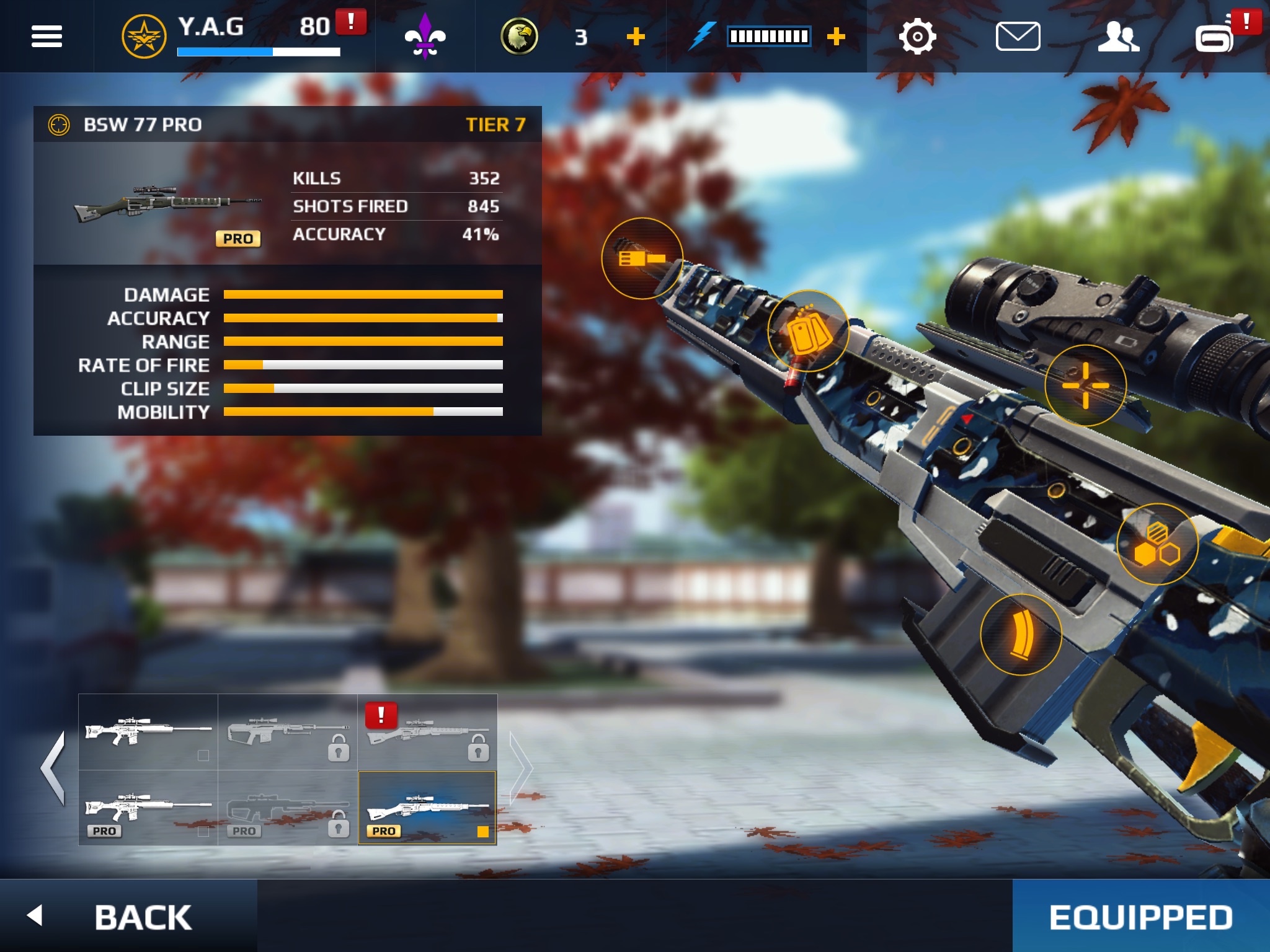Refill energy with the plus button
1270x952 pixels.
click(836, 37)
